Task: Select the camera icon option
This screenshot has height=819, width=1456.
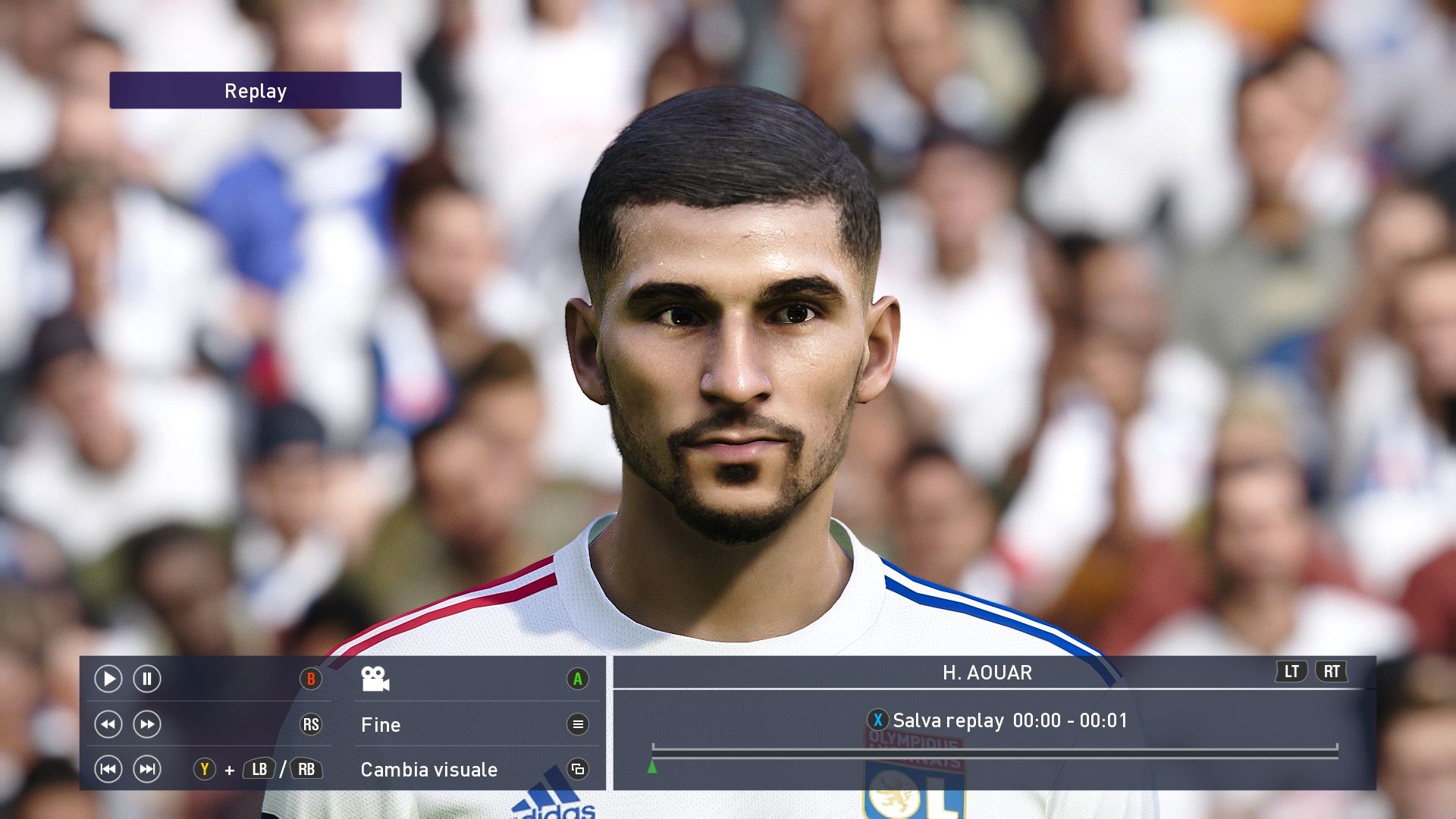Action: (x=375, y=679)
